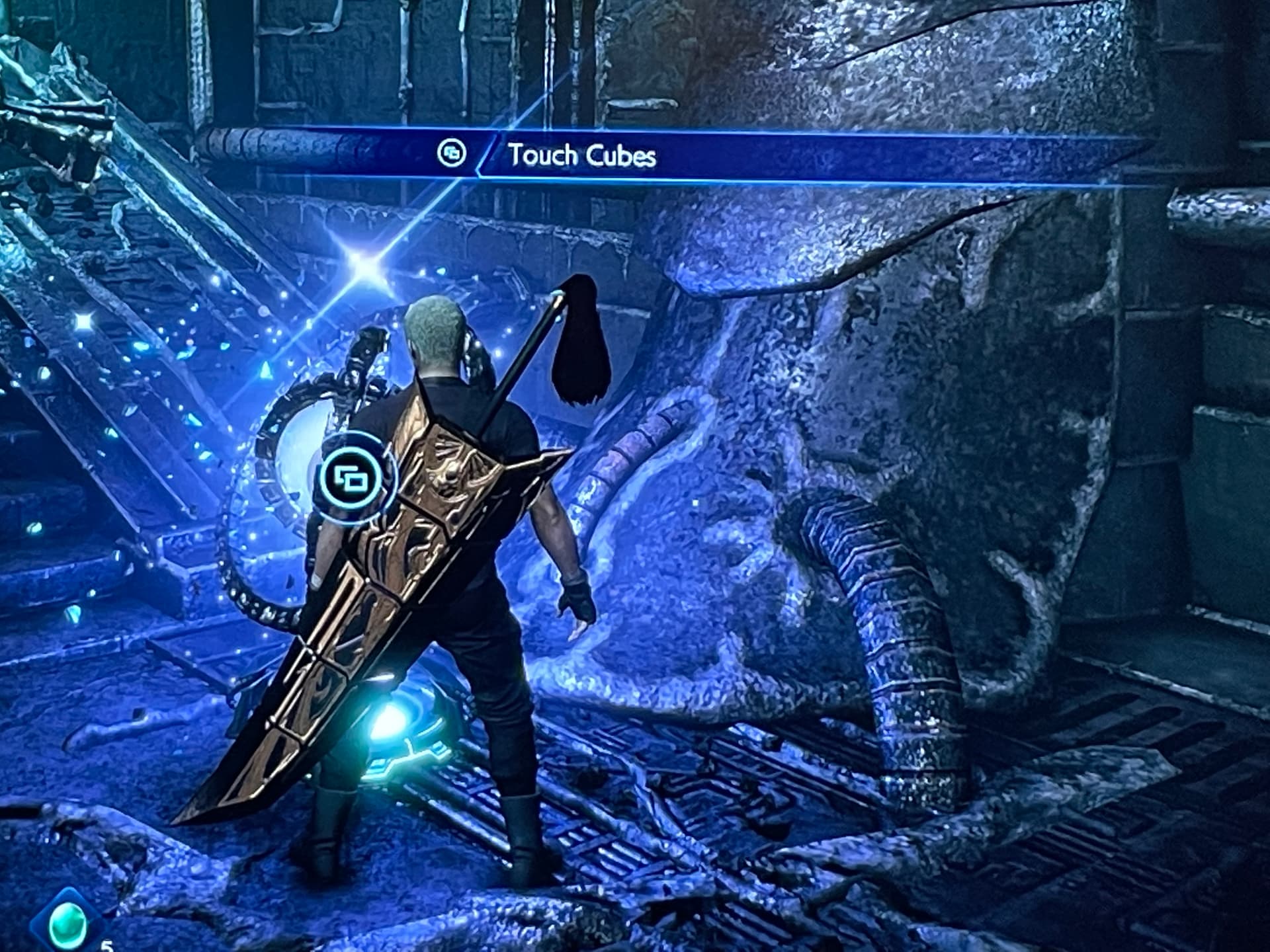This screenshot has width=1270, height=952.
Task: Select the Touch Cubes interaction prompt
Action: 581,155
